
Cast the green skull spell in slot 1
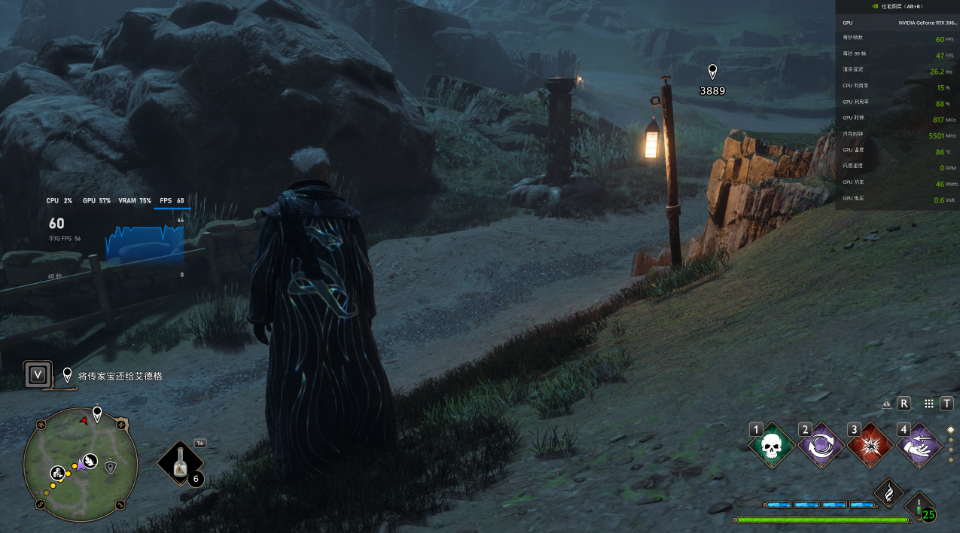771,446
